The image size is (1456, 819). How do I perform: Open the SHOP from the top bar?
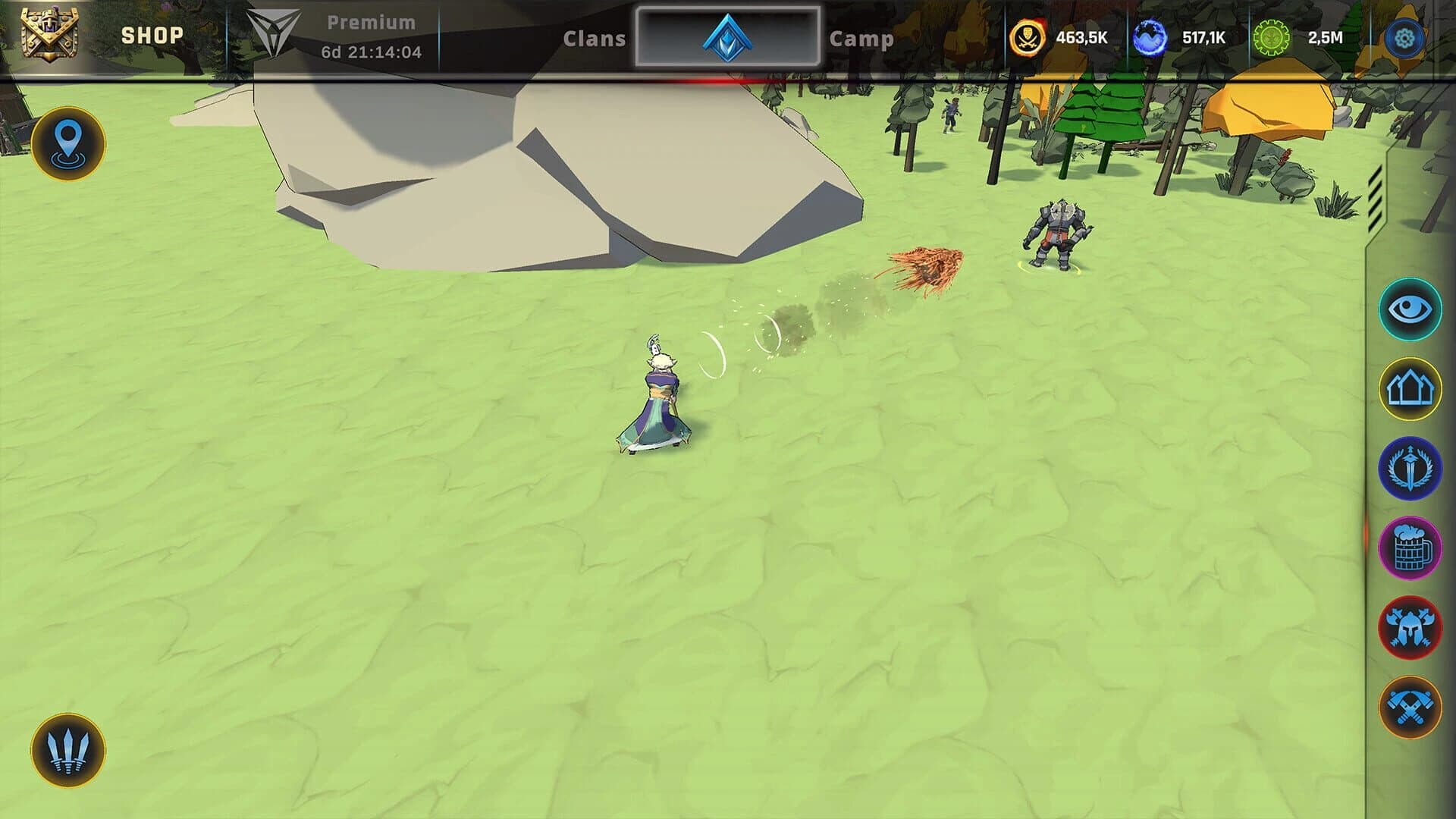(x=151, y=34)
